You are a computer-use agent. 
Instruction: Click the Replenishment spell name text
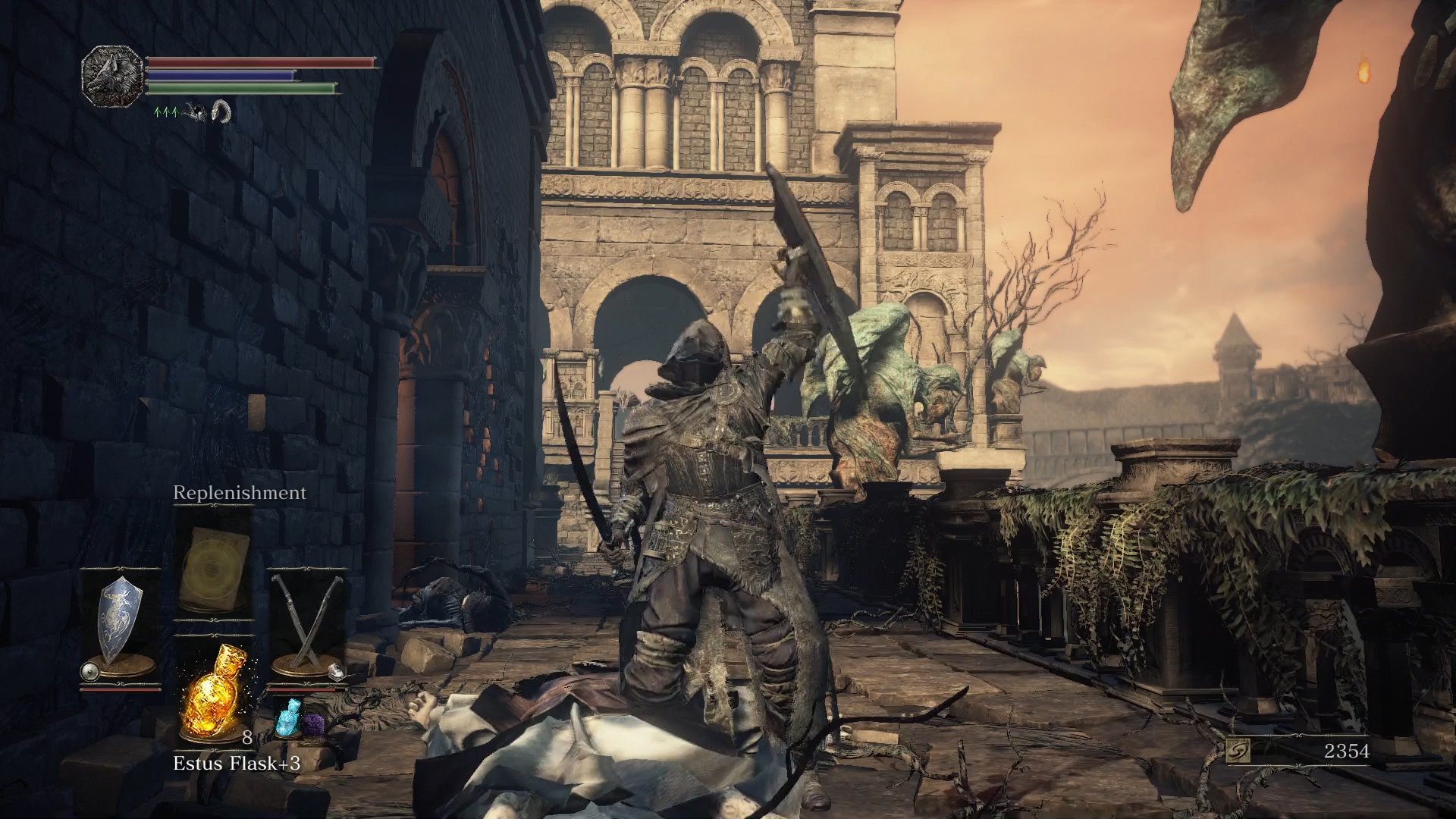pos(239,493)
